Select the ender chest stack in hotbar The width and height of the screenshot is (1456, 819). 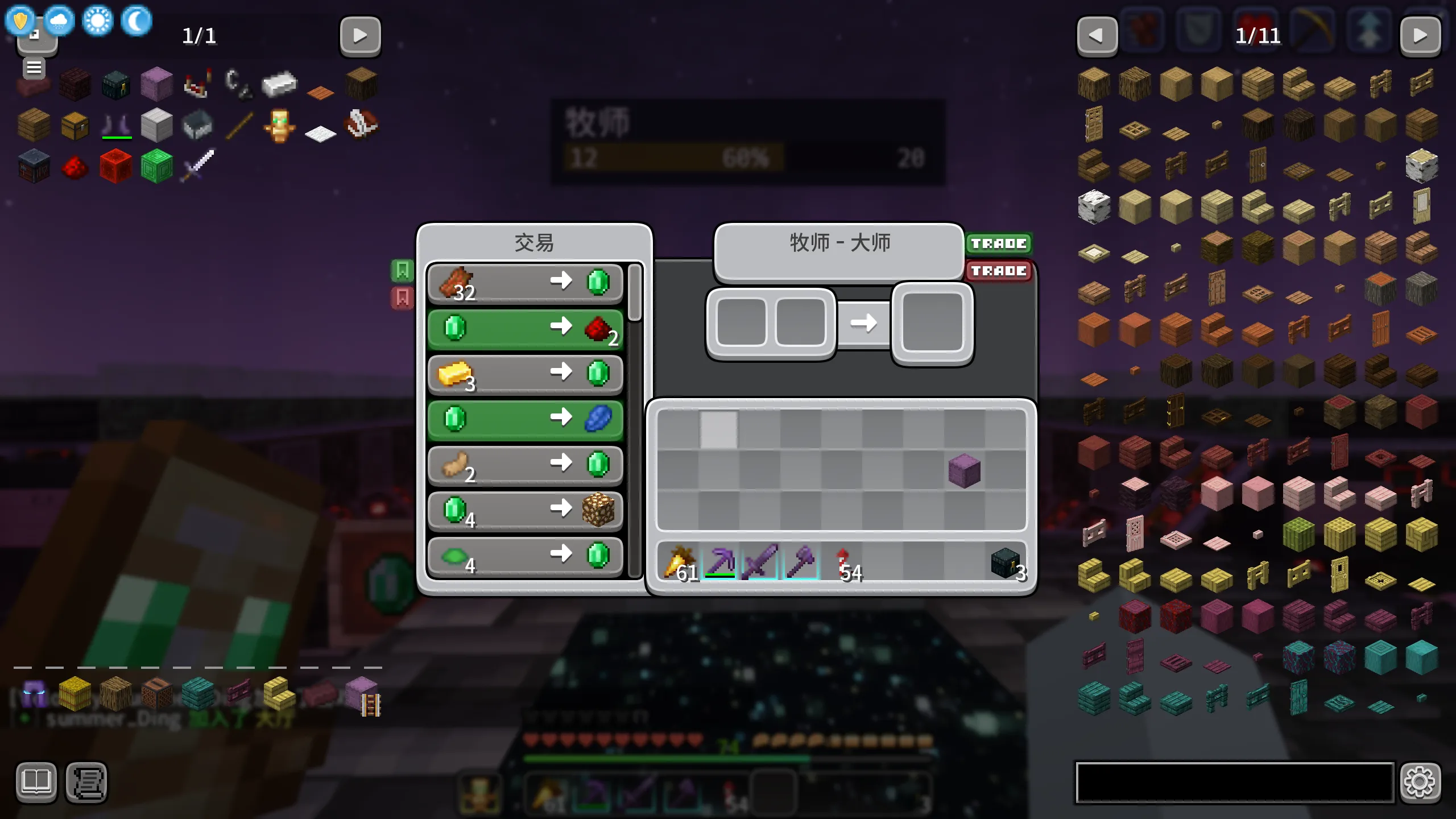point(1006,562)
